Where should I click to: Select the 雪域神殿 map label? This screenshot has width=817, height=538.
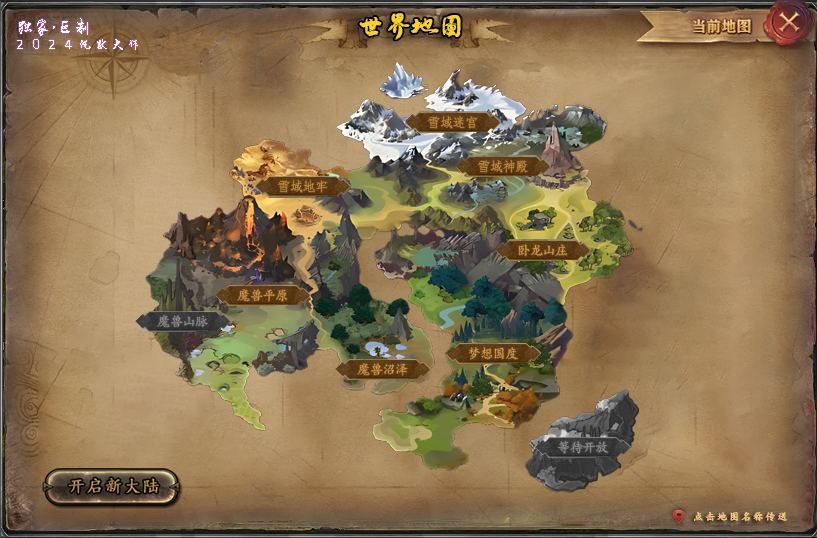coord(503,167)
